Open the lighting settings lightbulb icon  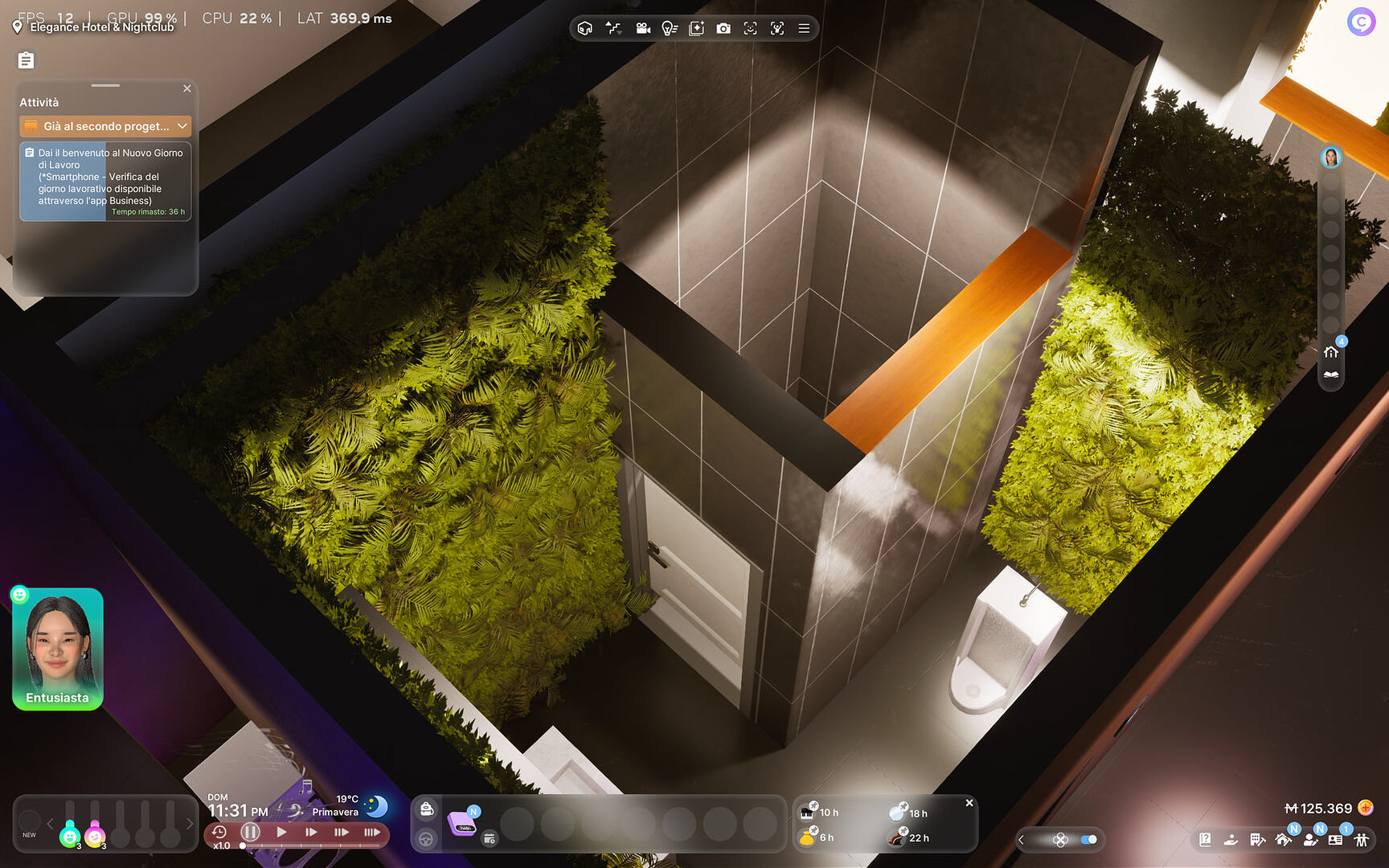coord(669,28)
